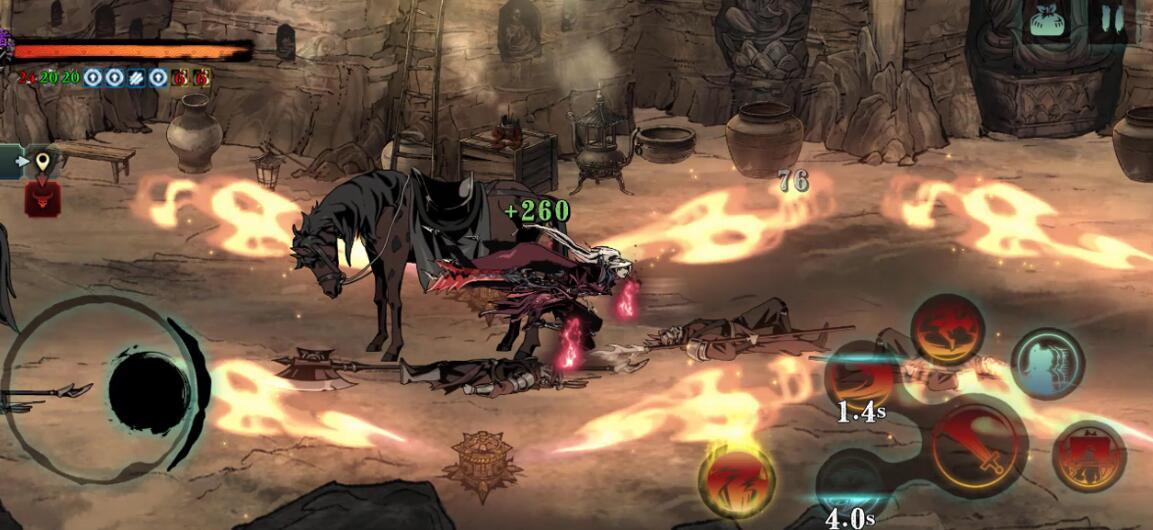The height and width of the screenshot is (530, 1153).
Task: Activate the red armored figure skill
Action: click(x=1089, y=456)
